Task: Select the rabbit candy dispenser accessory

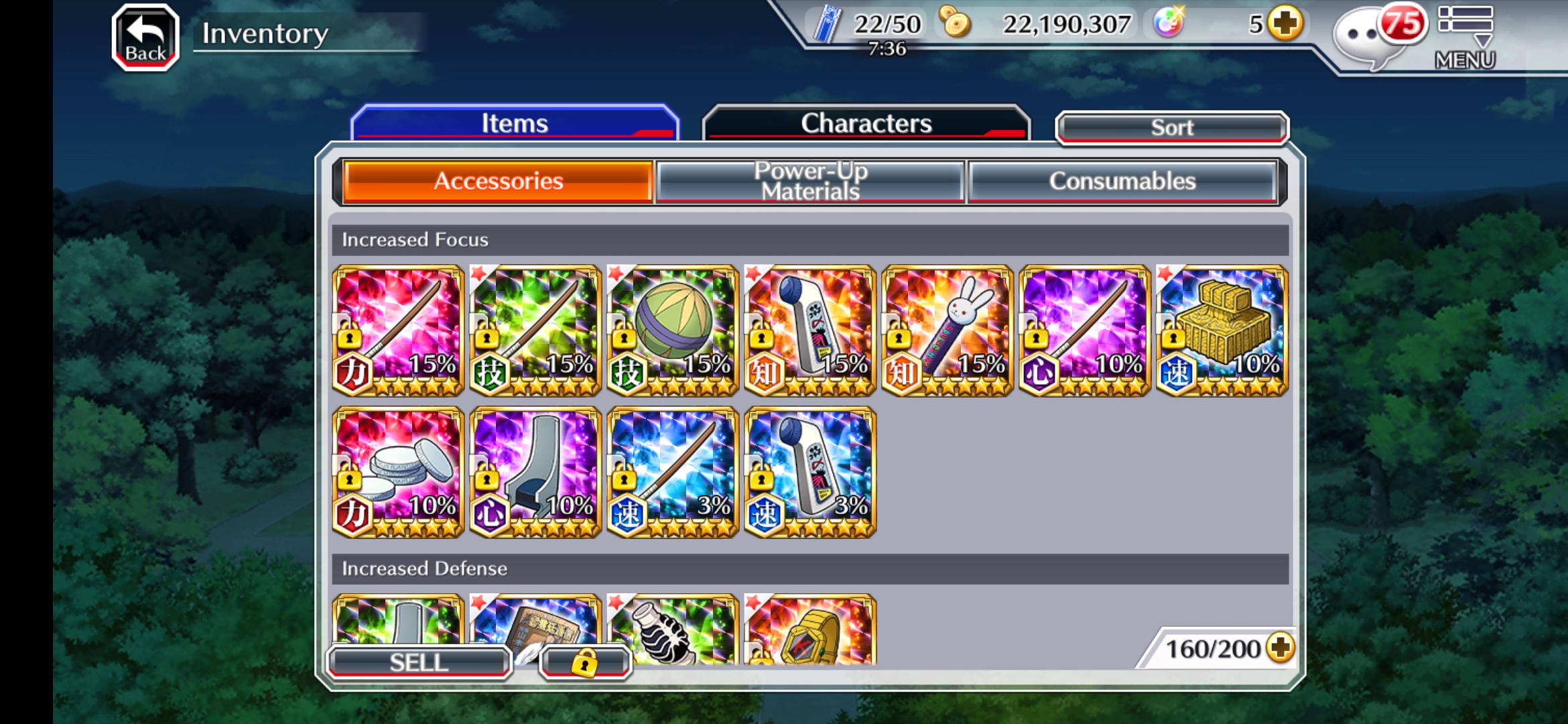Action: (947, 330)
